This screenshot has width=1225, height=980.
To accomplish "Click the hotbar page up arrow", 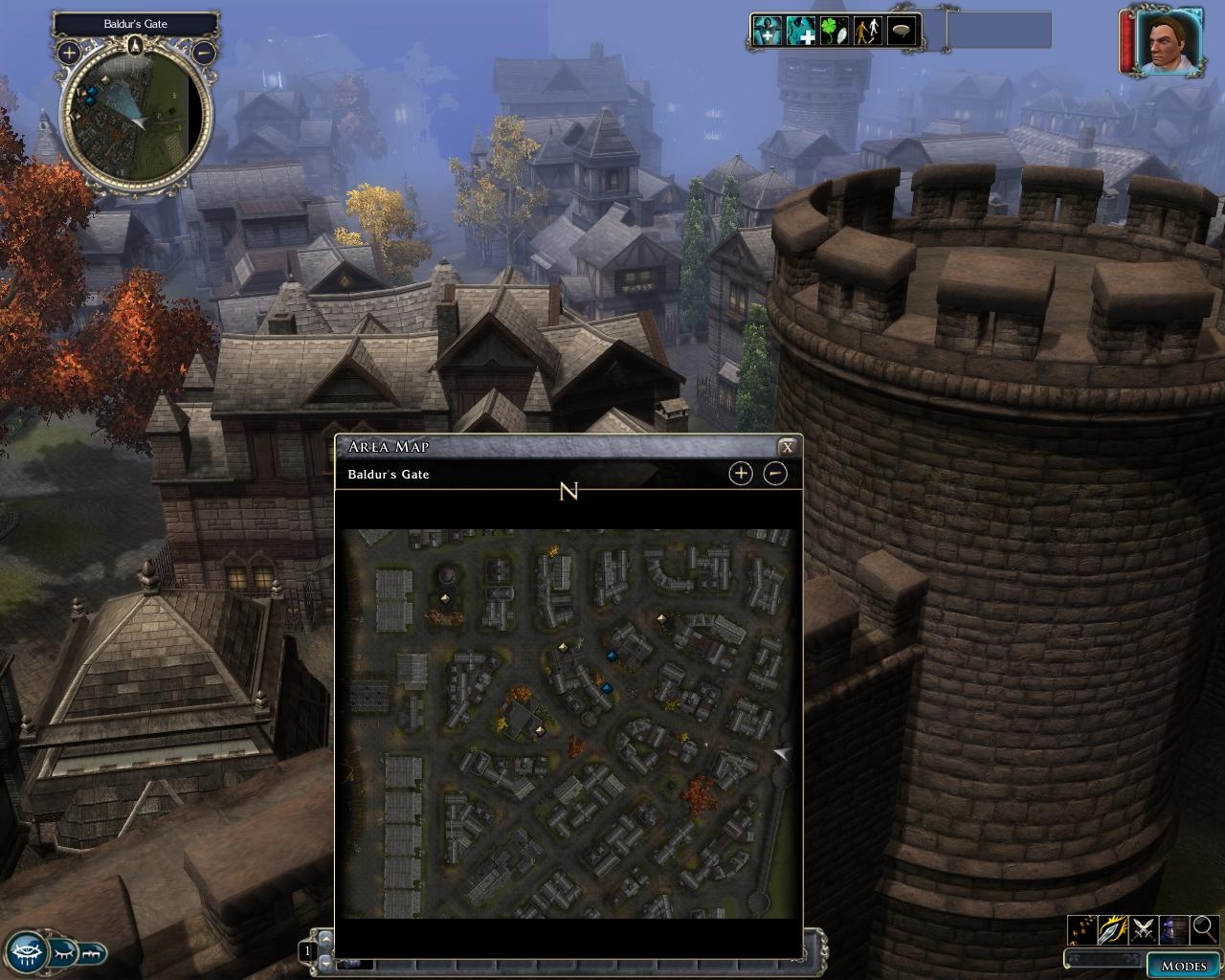I will point(325,937).
